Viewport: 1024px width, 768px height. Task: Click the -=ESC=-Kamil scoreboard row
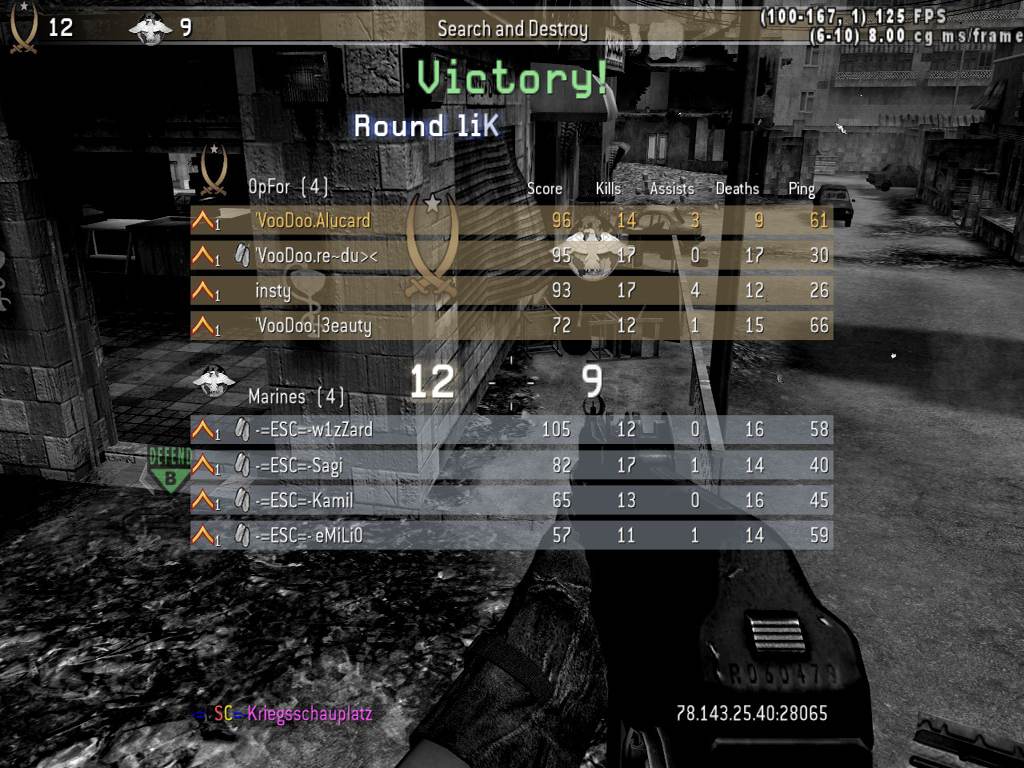click(x=510, y=499)
